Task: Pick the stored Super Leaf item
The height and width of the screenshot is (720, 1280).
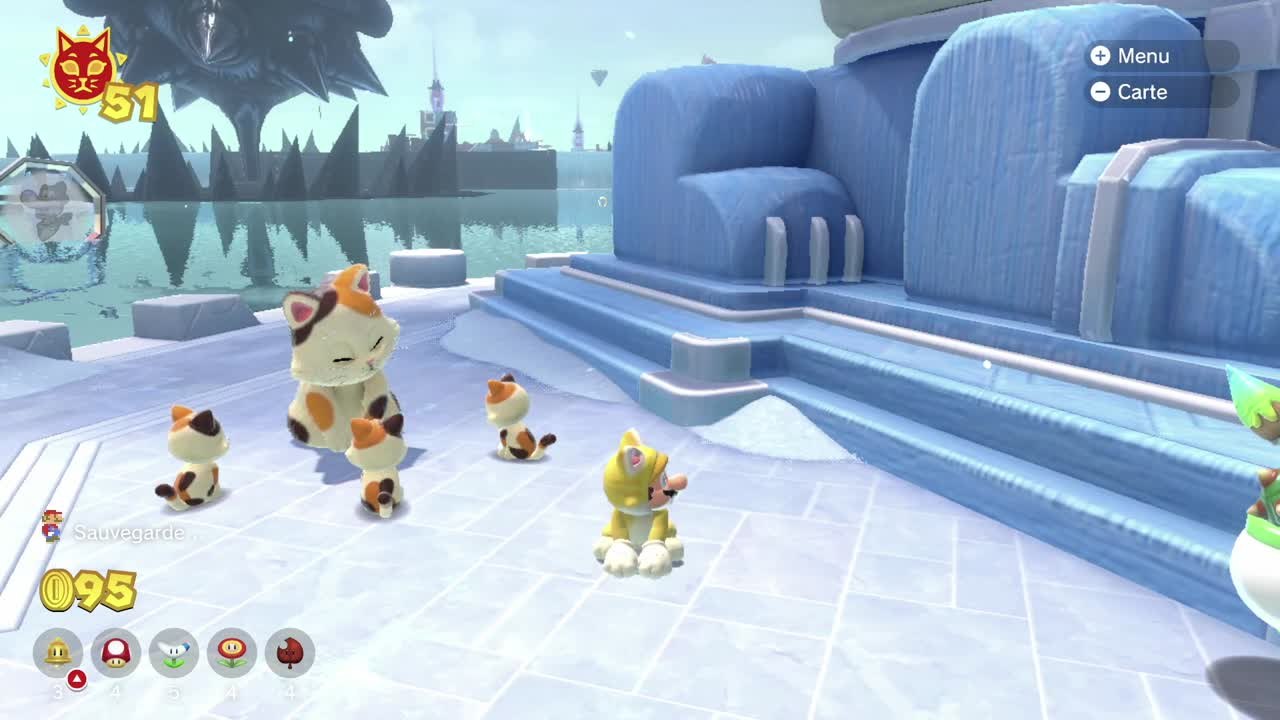Action: [x=290, y=653]
